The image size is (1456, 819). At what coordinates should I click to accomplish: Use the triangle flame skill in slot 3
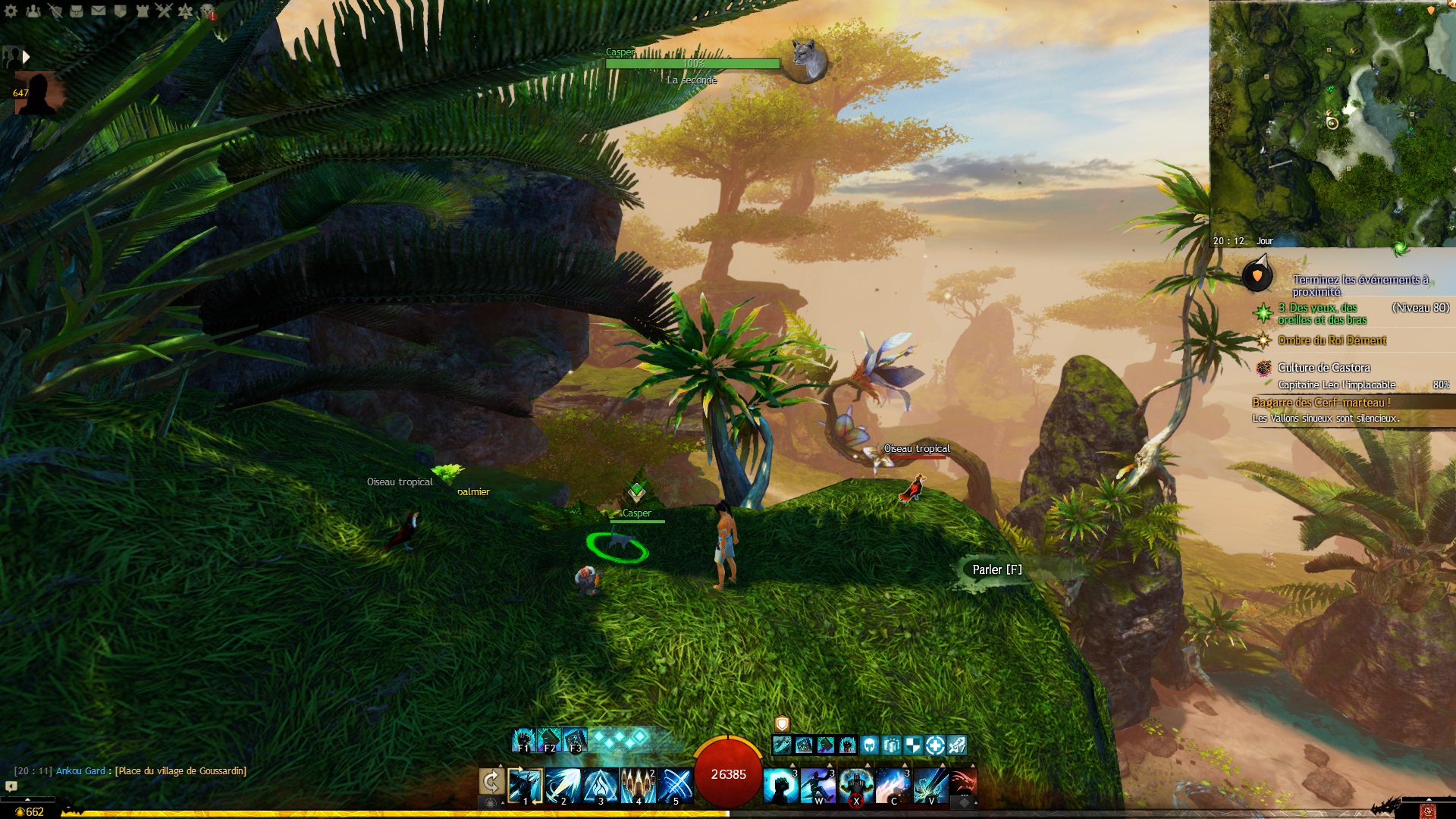coord(601,786)
